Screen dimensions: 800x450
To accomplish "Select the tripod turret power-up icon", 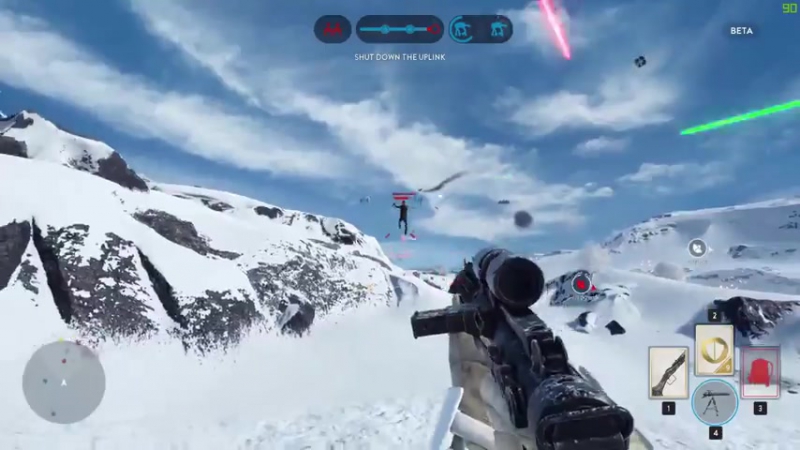I will [x=714, y=402].
